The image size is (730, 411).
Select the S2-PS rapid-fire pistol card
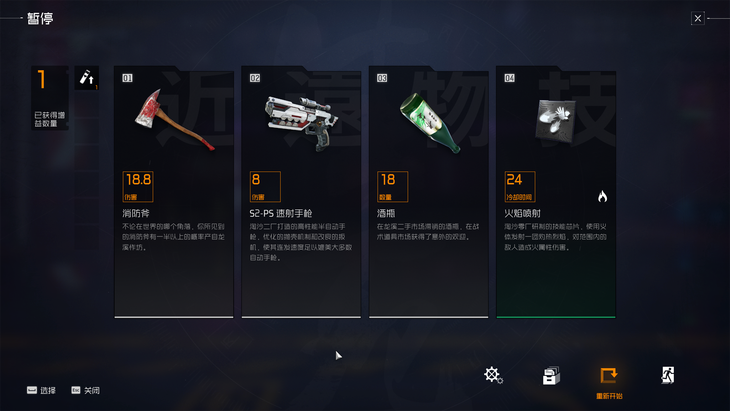301,192
